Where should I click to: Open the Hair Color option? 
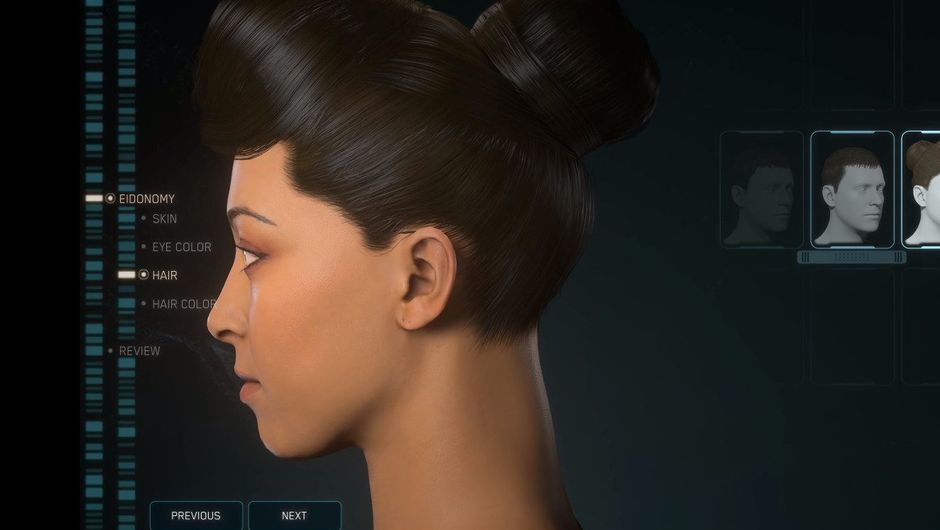pos(183,304)
